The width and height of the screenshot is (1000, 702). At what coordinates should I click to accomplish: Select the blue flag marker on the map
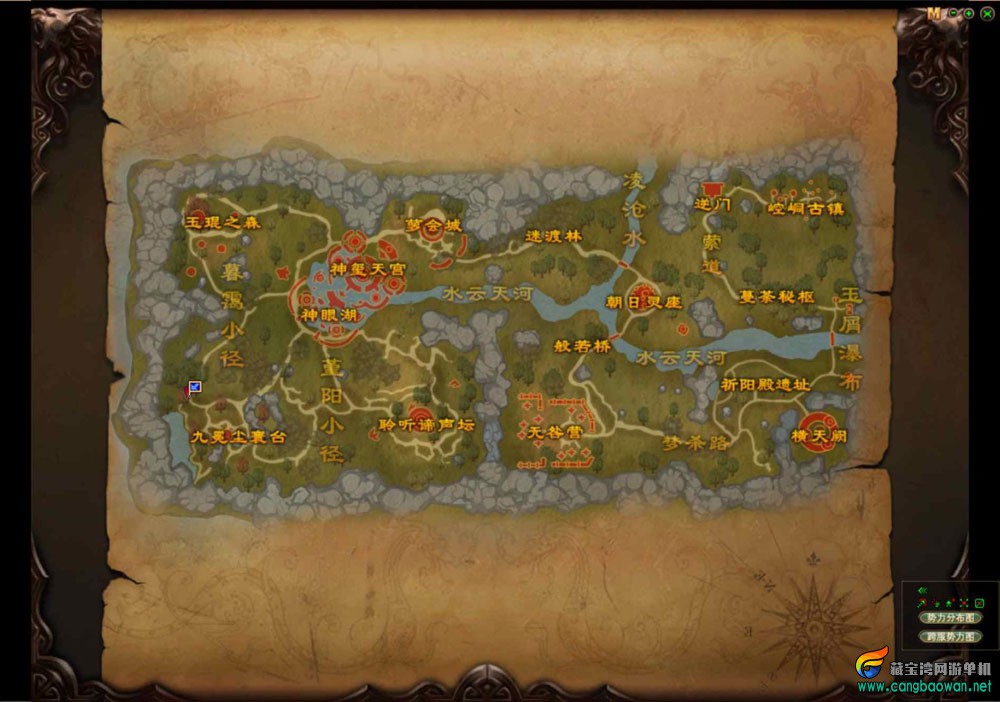coord(194,387)
